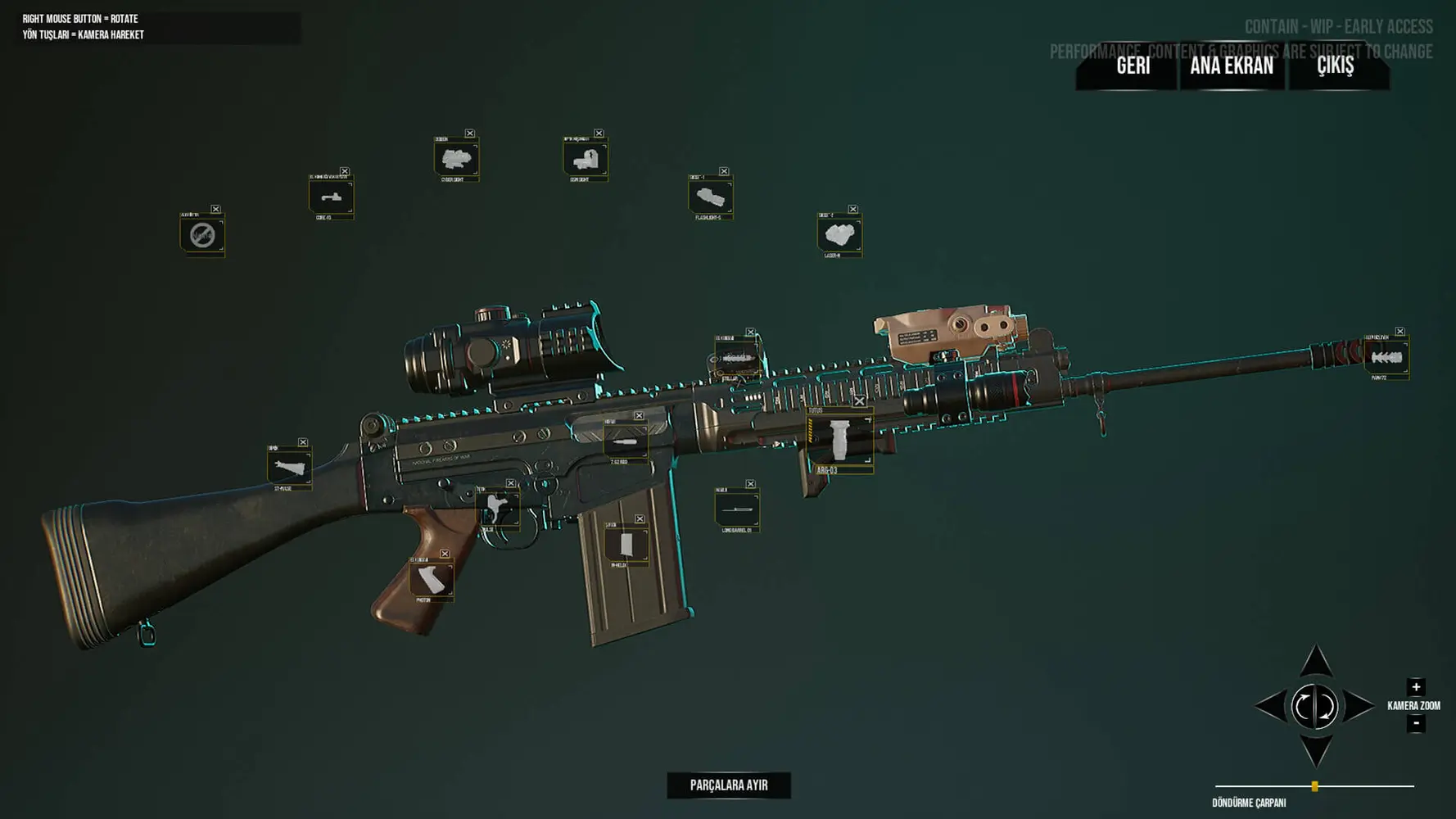The width and height of the screenshot is (1456, 819).
Task: Zoom the camera out with minus
Action: pyautogui.click(x=1416, y=723)
